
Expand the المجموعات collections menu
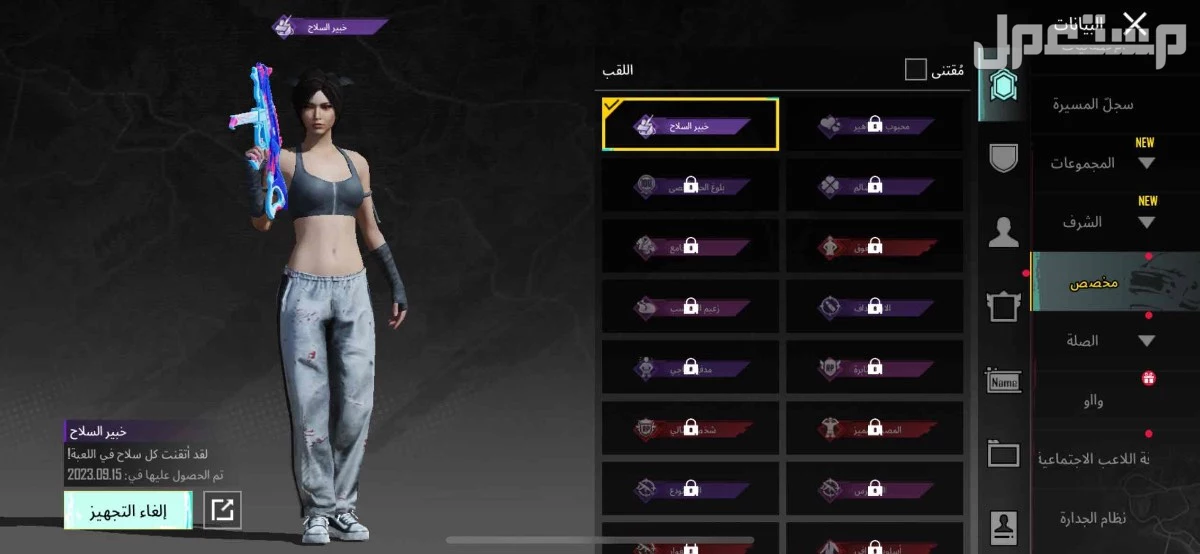[x=1102, y=163]
